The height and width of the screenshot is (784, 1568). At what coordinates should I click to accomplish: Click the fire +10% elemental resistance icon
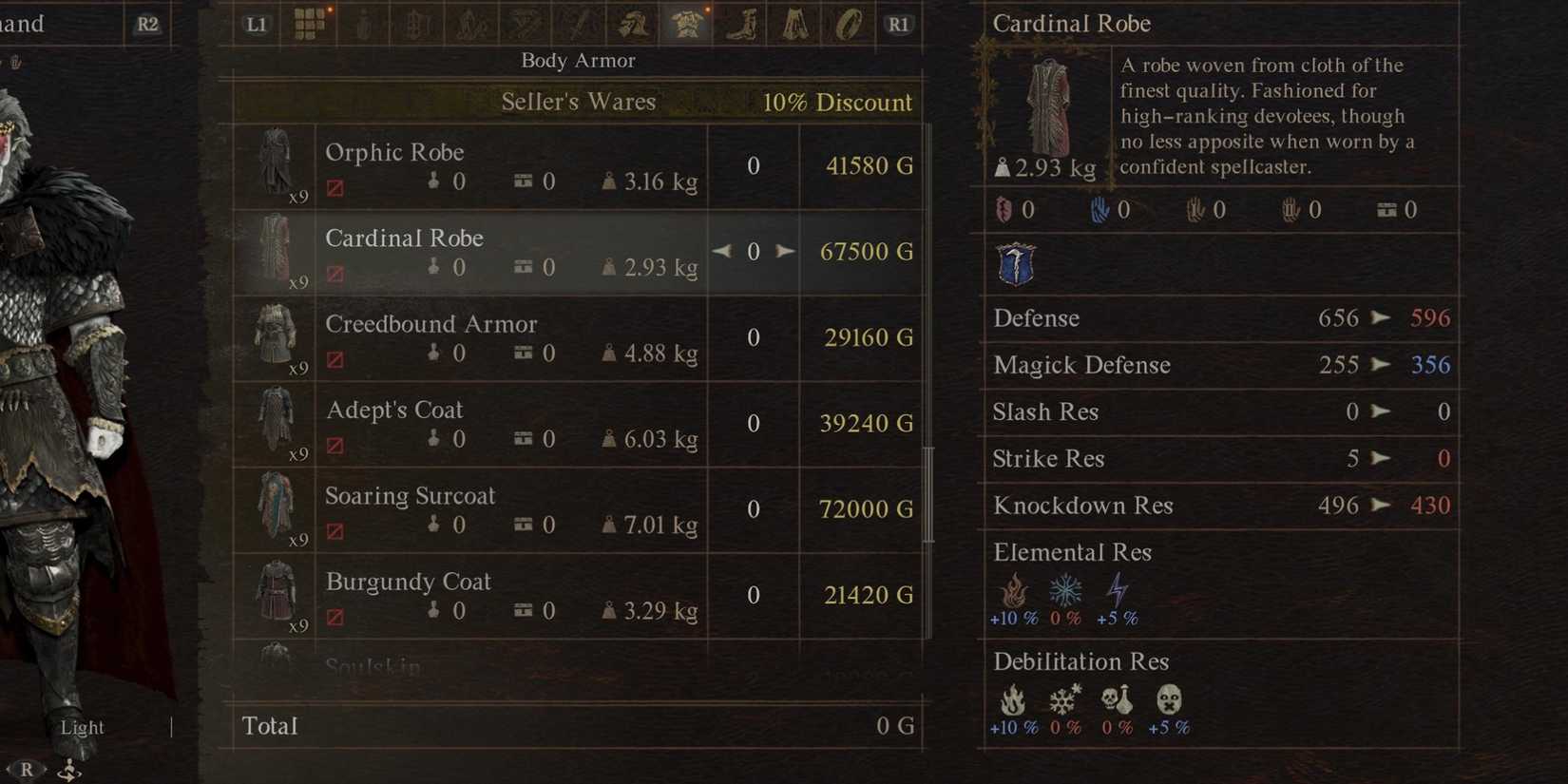tap(1014, 593)
